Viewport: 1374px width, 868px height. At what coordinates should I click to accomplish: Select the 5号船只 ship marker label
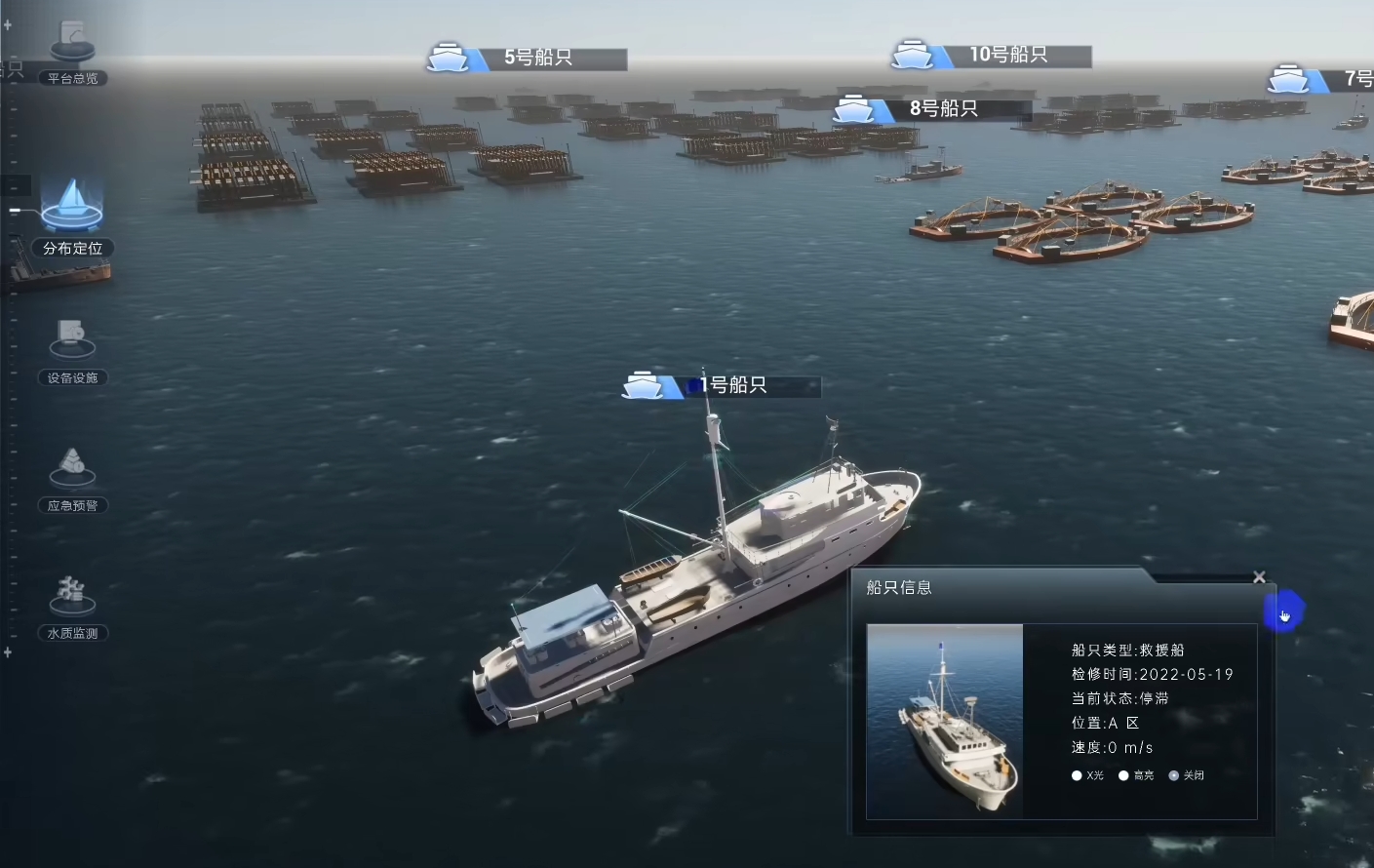[537, 59]
